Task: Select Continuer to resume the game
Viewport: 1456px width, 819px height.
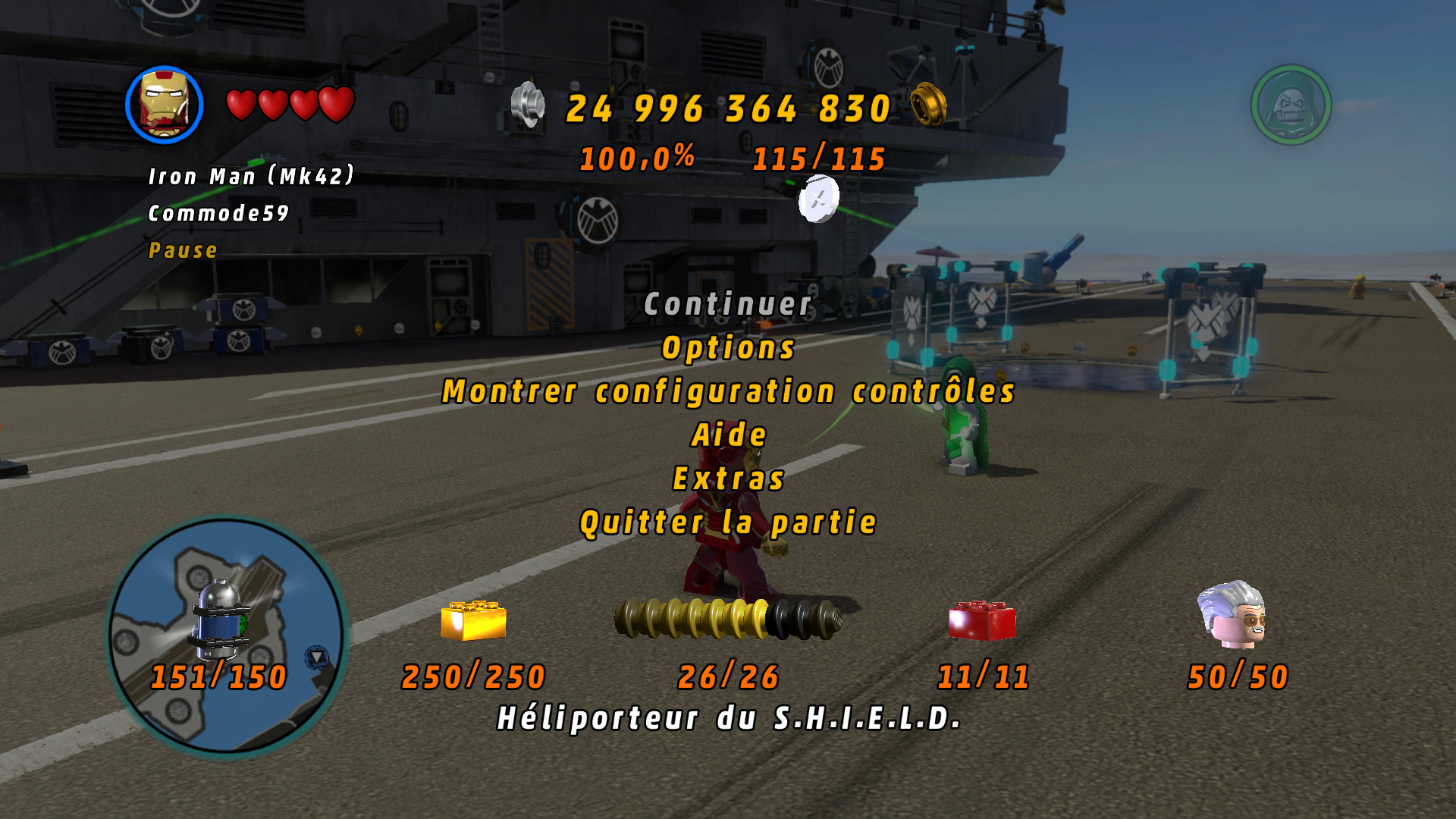Action: coord(728,305)
